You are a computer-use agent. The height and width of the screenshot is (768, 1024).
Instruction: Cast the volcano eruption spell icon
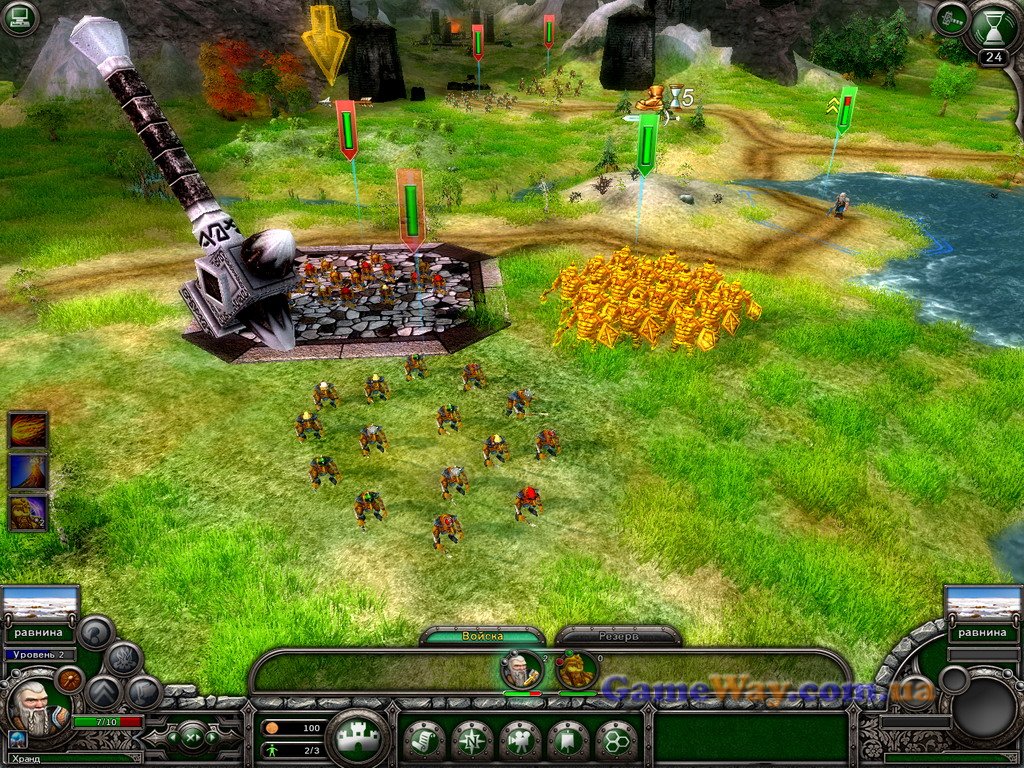point(28,472)
